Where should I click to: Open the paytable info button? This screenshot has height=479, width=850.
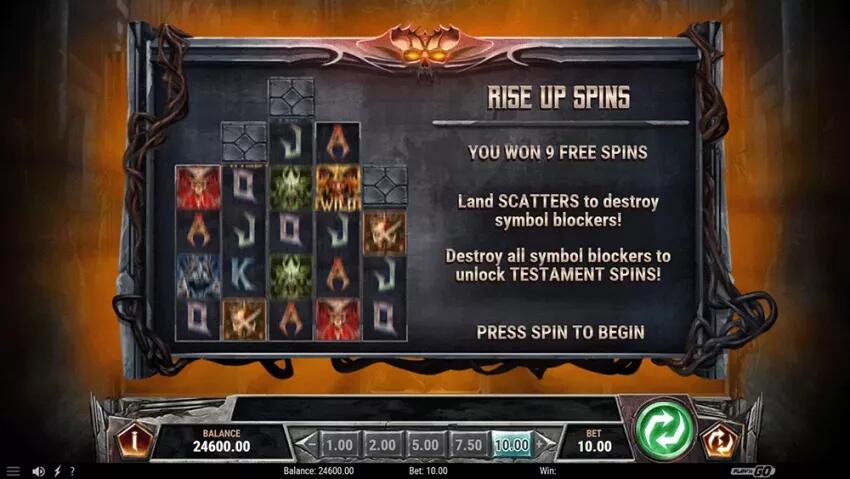coord(133,440)
